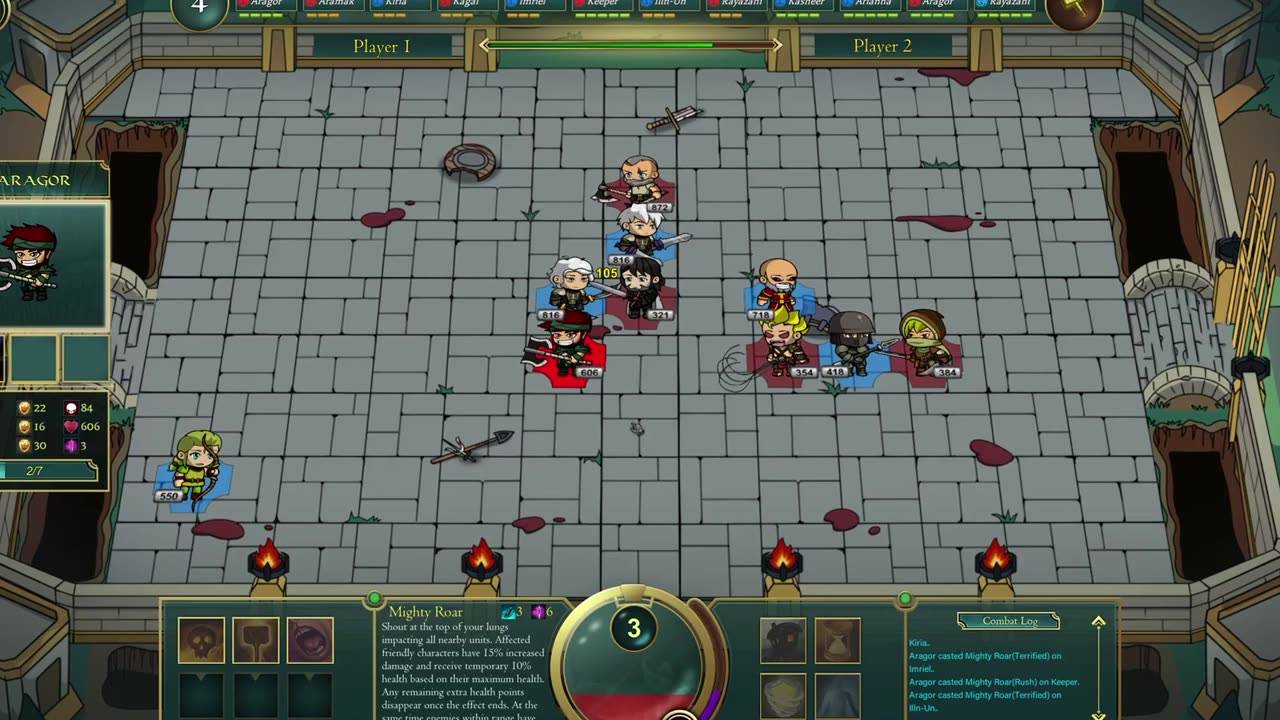The image size is (1280, 720).
Task: Select Imriel in the turn order bar
Action: point(533,4)
